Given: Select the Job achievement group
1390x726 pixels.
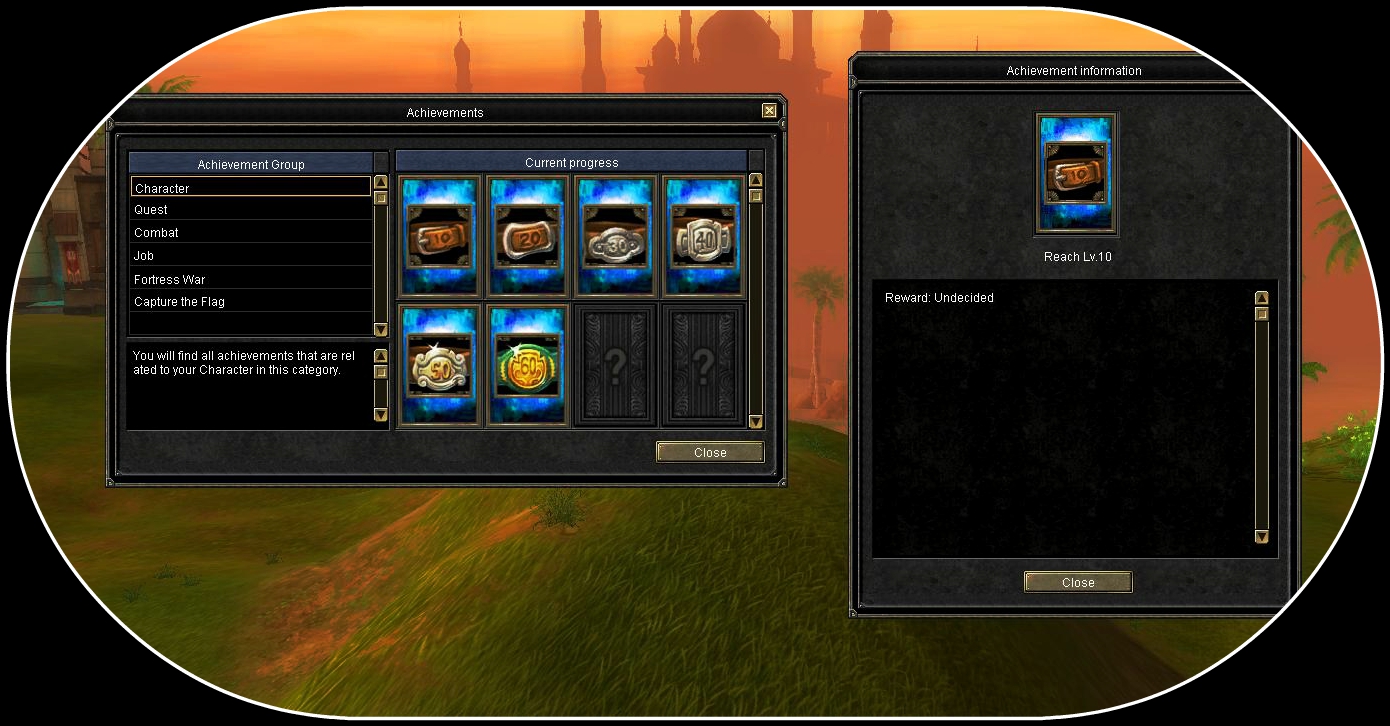Looking at the screenshot, I should pyautogui.click(x=250, y=256).
